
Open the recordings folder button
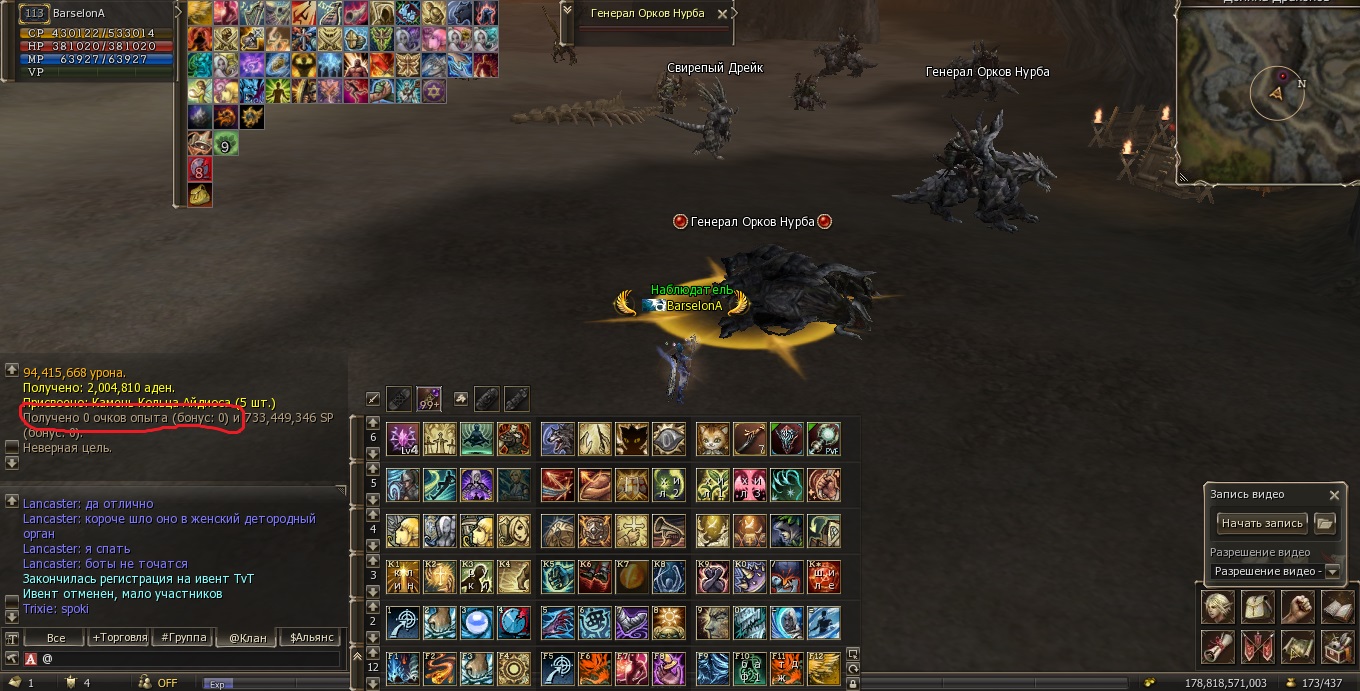[x=1325, y=523]
